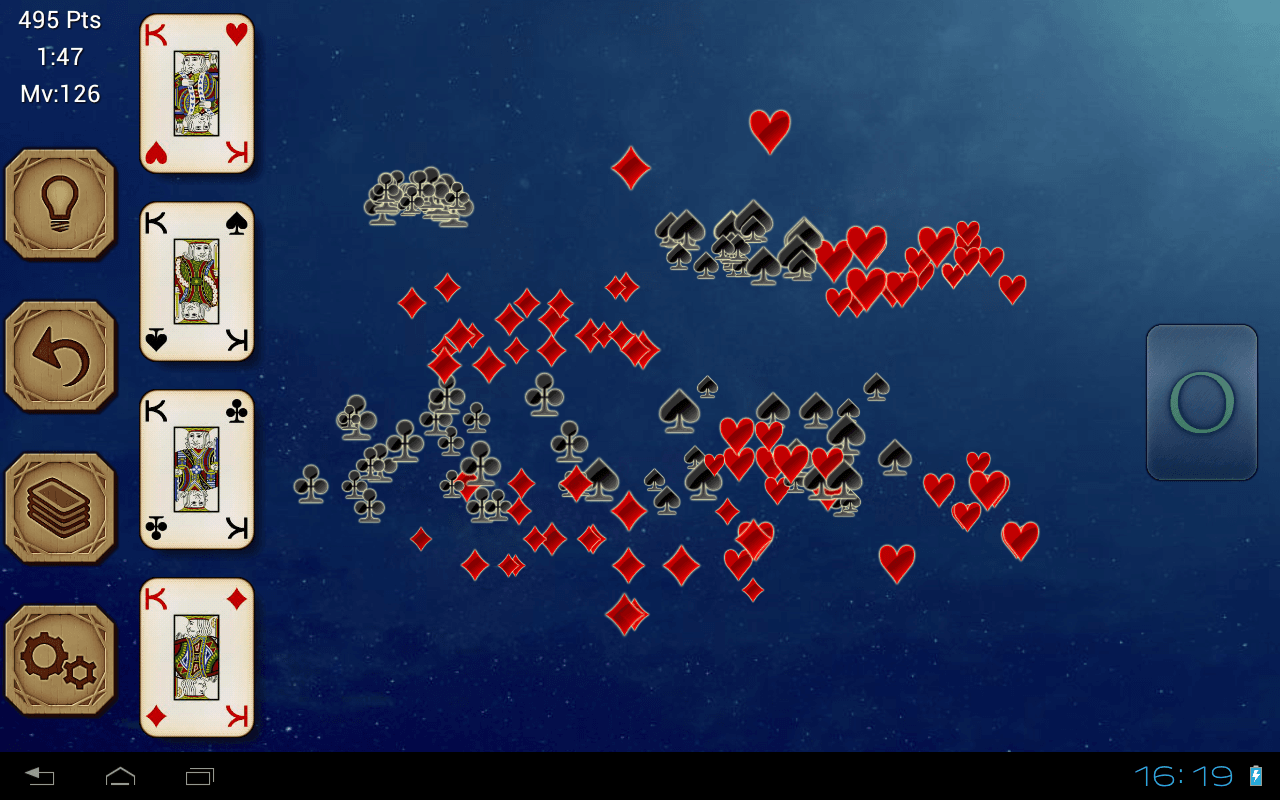
Task: Pick the King of Clubs card
Action: tap(197, 469)
